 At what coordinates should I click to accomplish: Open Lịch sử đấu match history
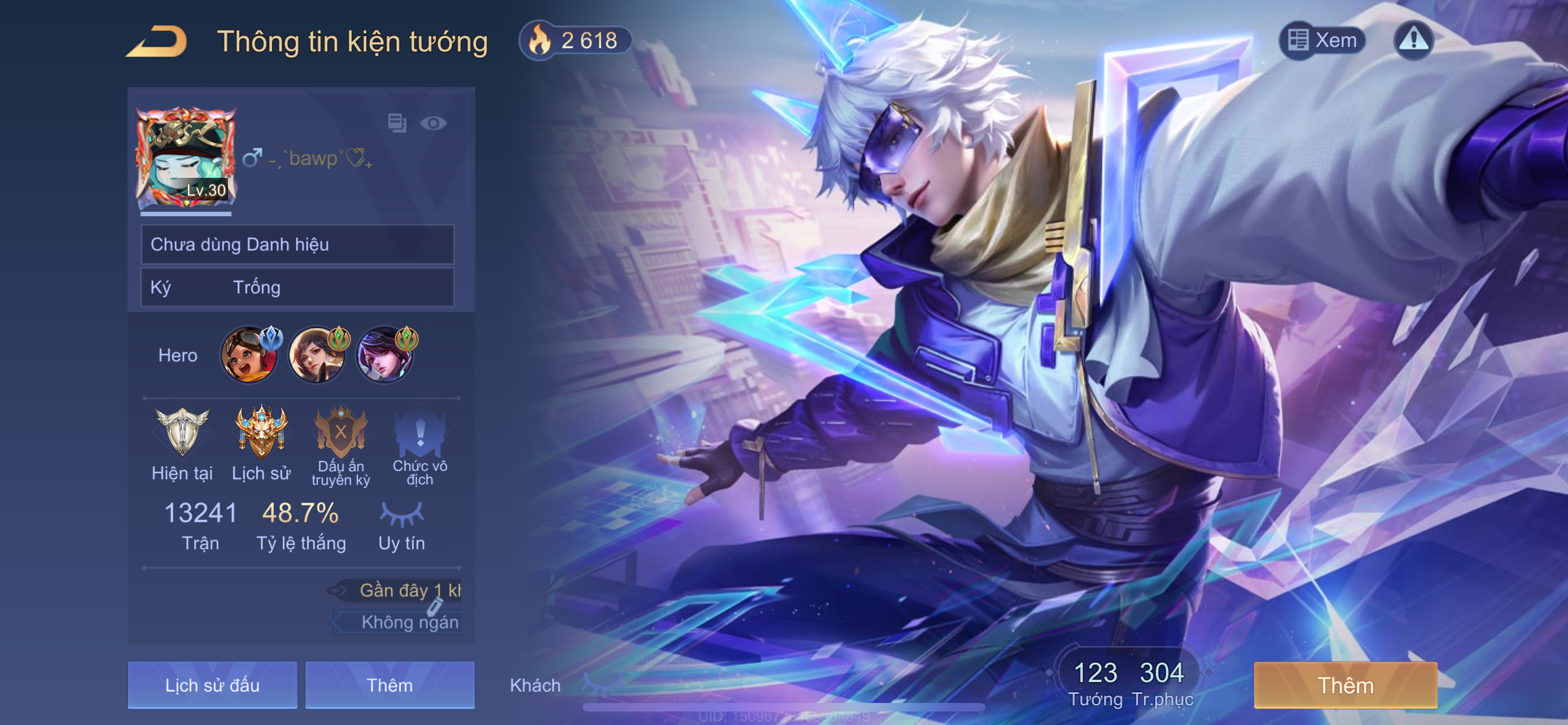[212, 685]
